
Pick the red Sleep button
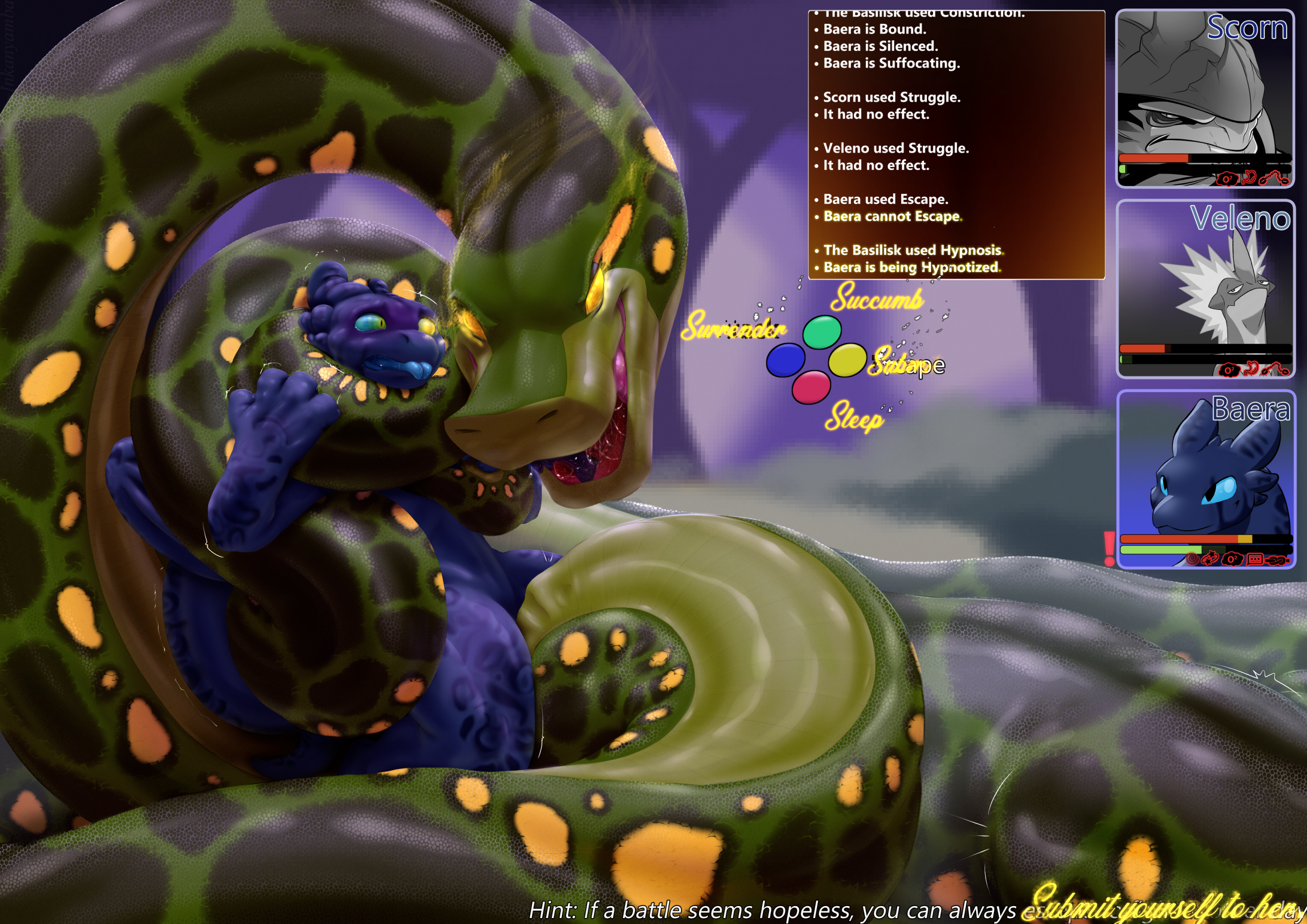coord(811,386)
